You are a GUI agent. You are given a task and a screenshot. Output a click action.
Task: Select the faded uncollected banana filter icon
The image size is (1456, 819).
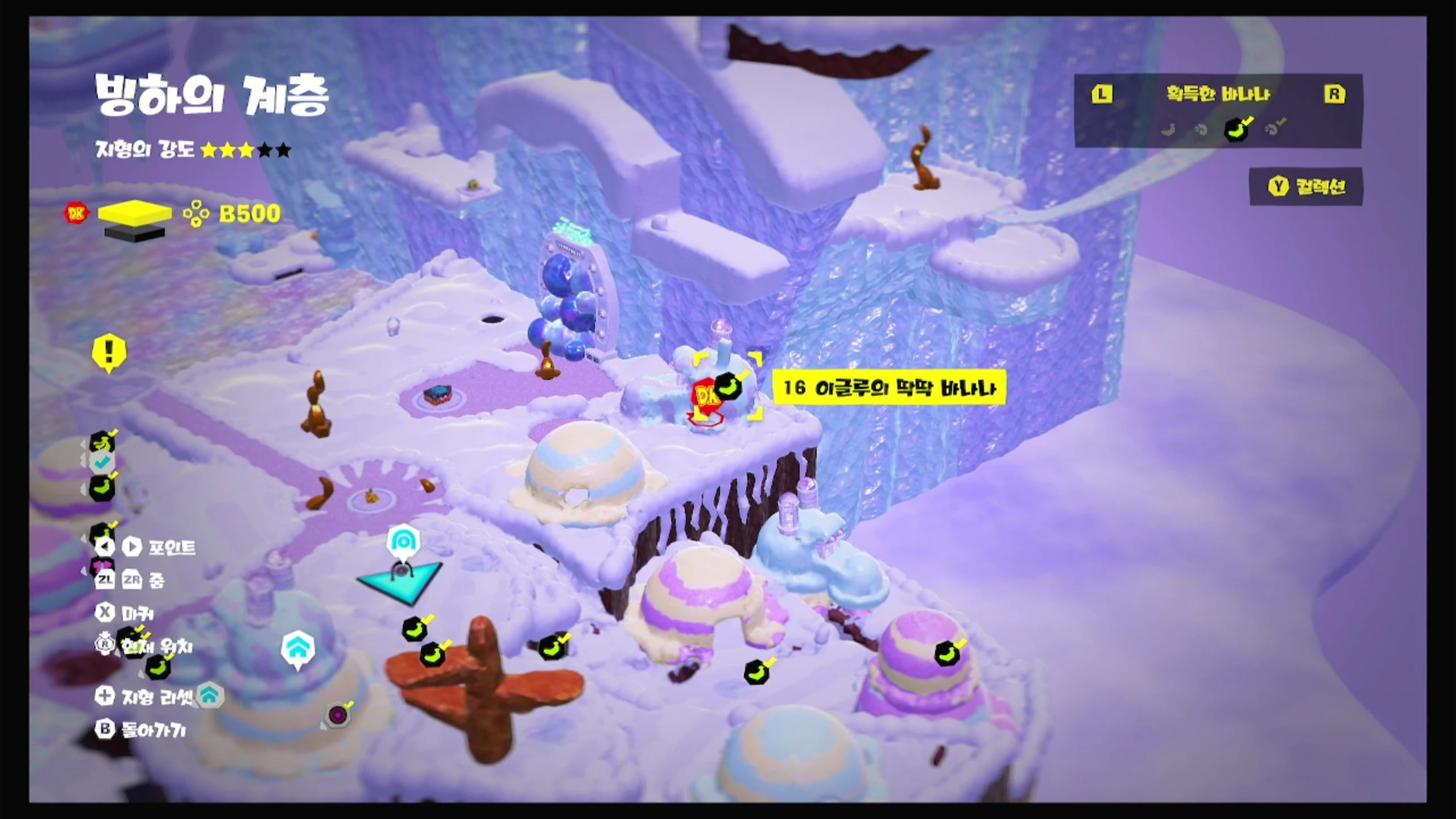(x=1169, y=130)
